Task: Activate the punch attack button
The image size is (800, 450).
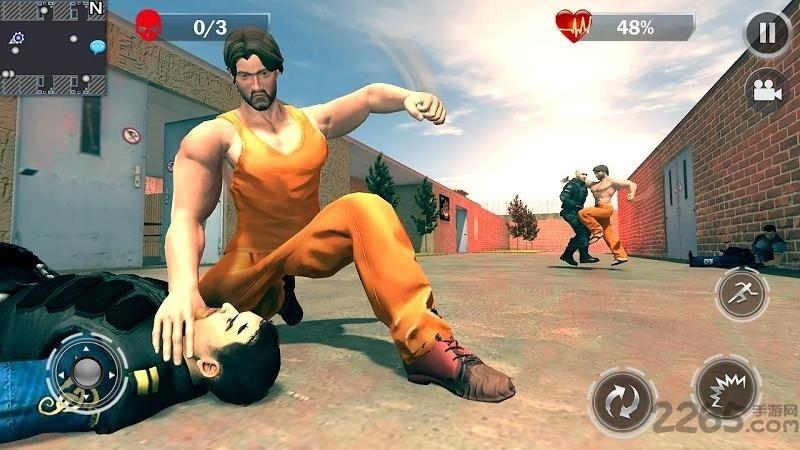Action: click(x=727, y=388)
